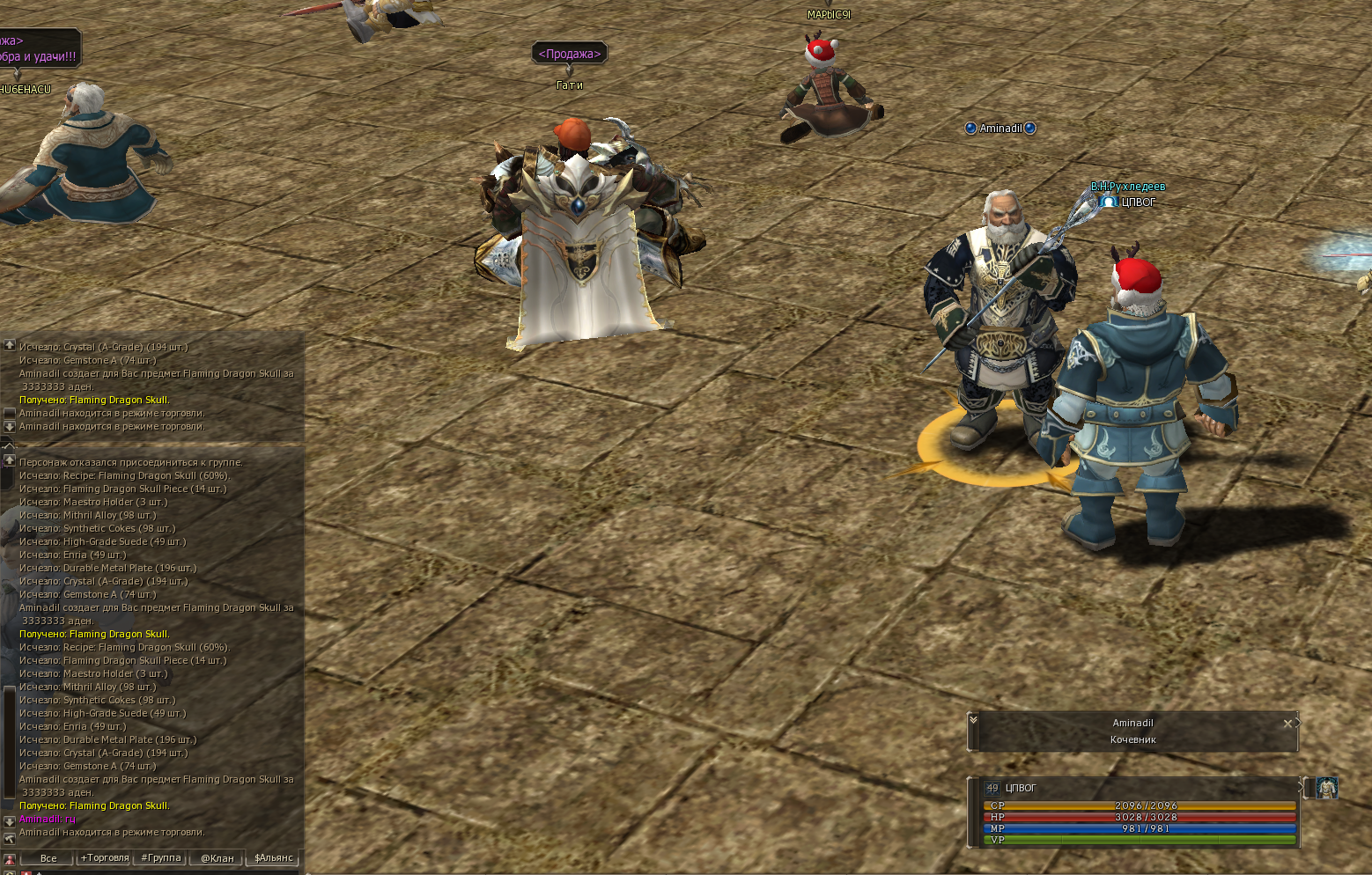Select the #Группа party chat tab
The width and height of the screenshot is (1372, 875).
tap(161, 858)
